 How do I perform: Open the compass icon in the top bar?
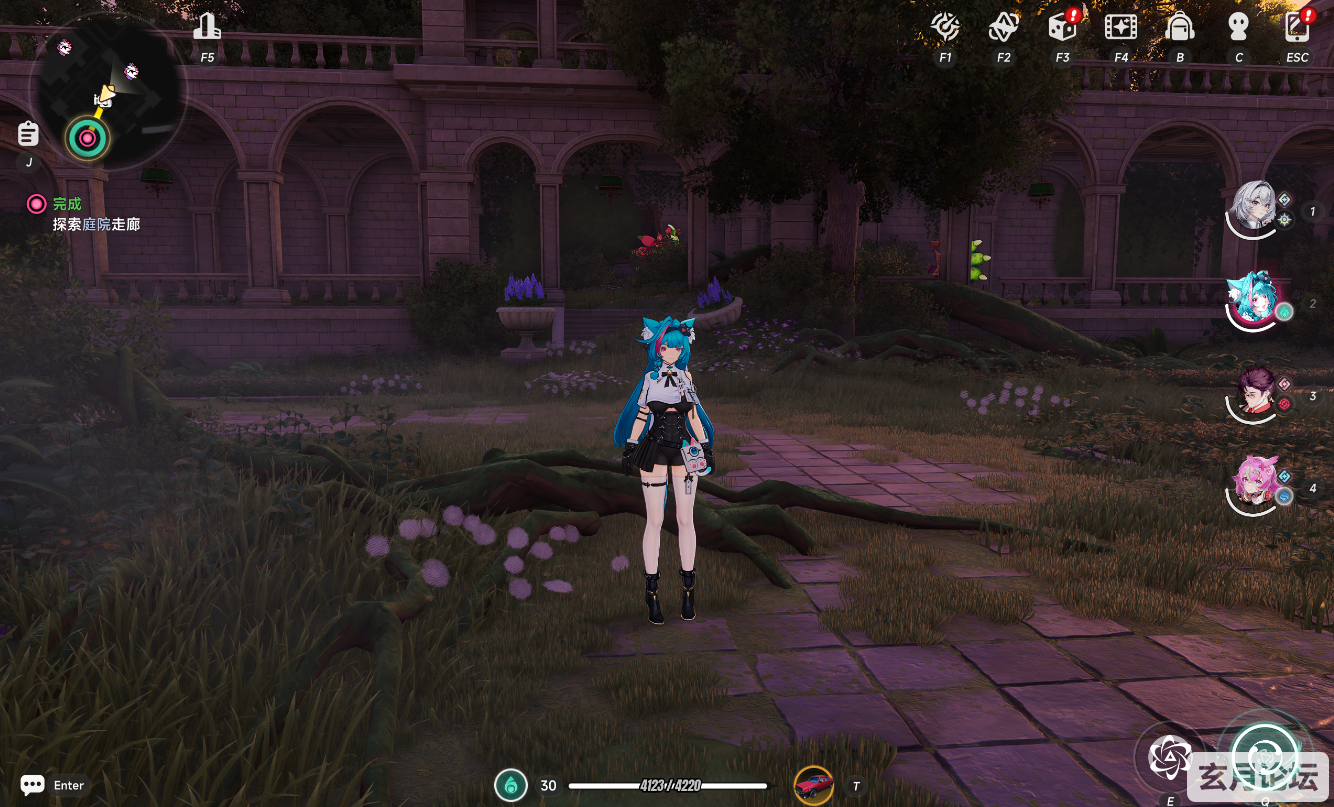945,27
